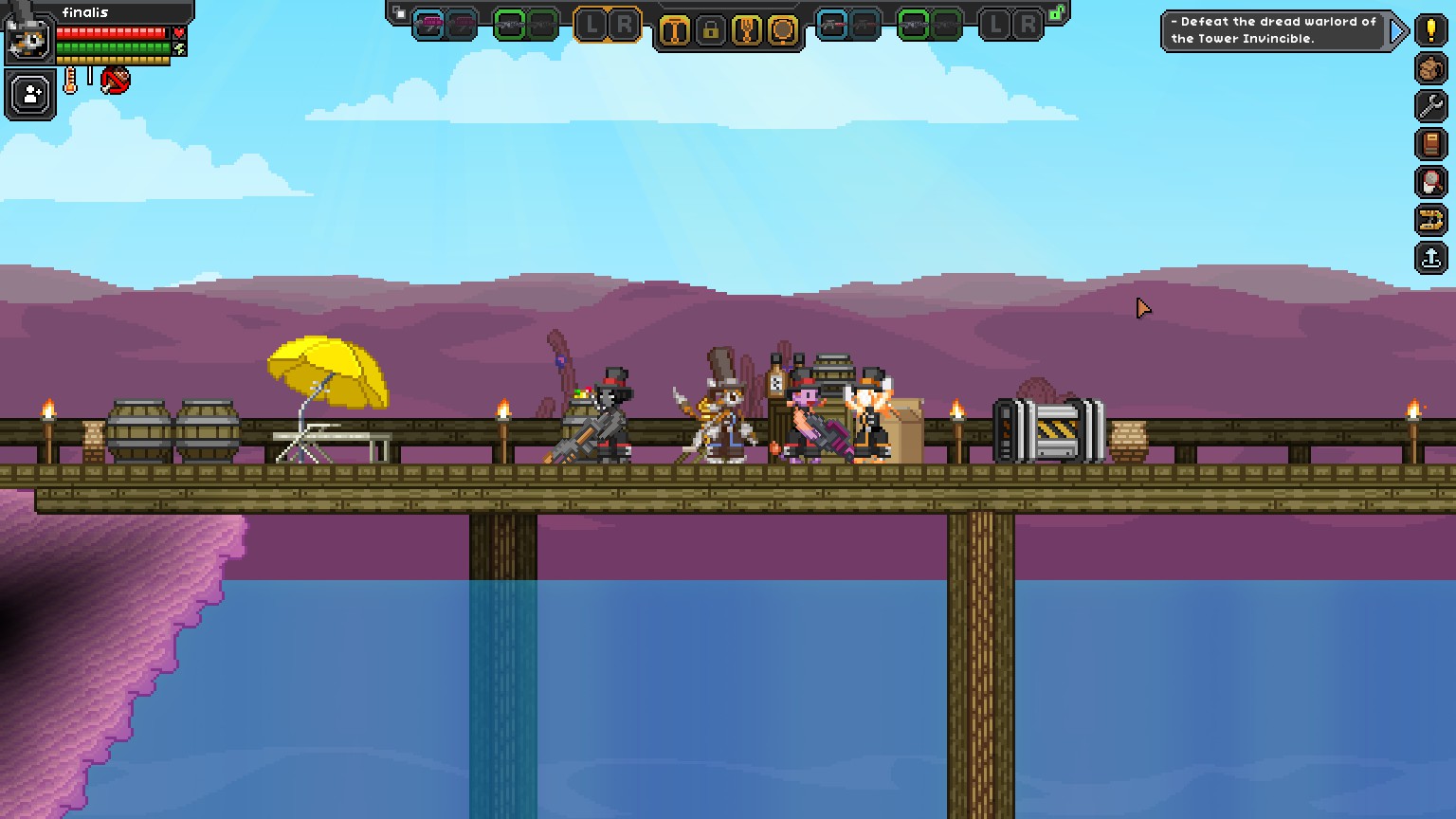Open the codex journal book icon
This screenshot has height=819, width=1456.
1431,142
